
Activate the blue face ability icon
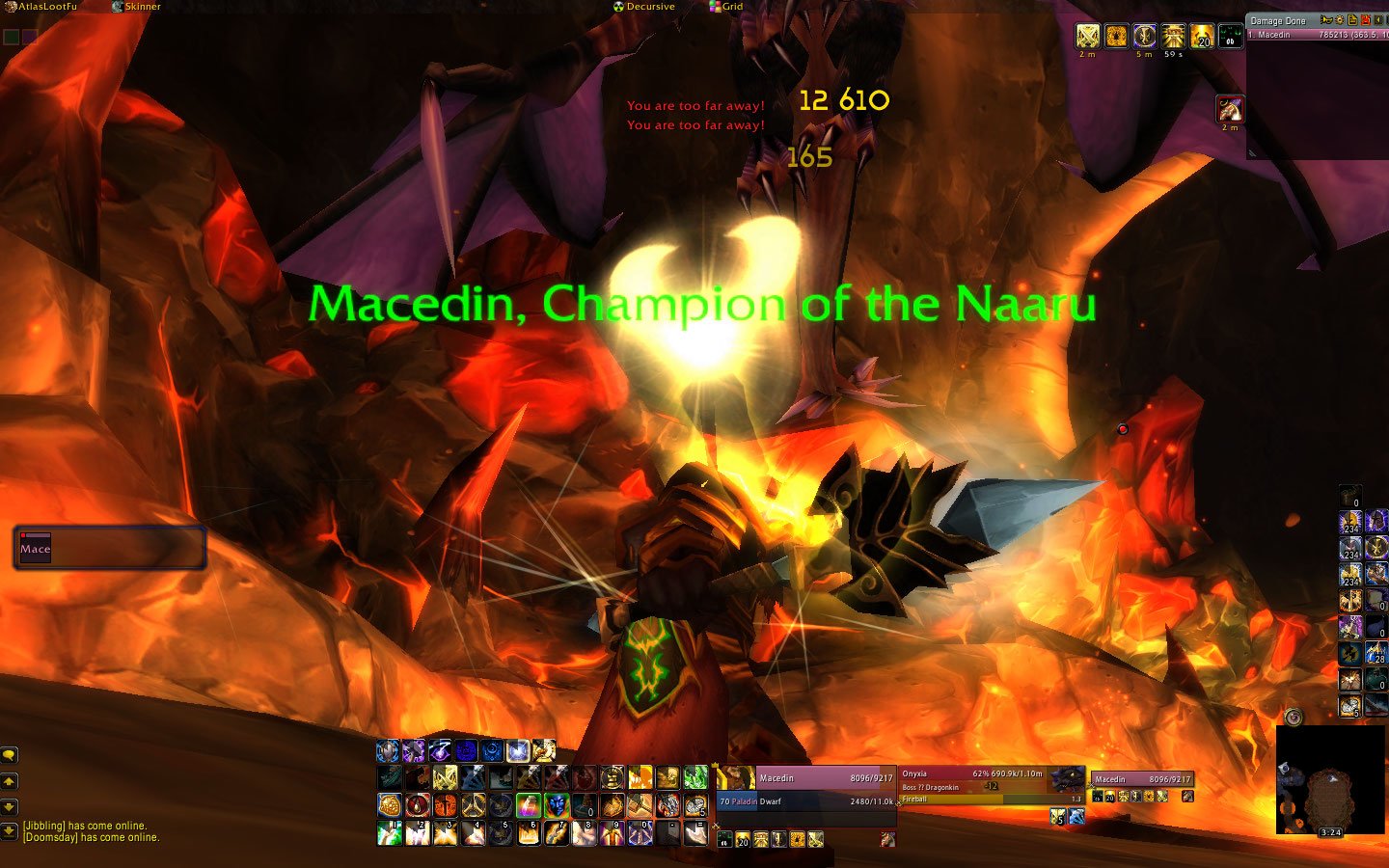click(557, 804)
